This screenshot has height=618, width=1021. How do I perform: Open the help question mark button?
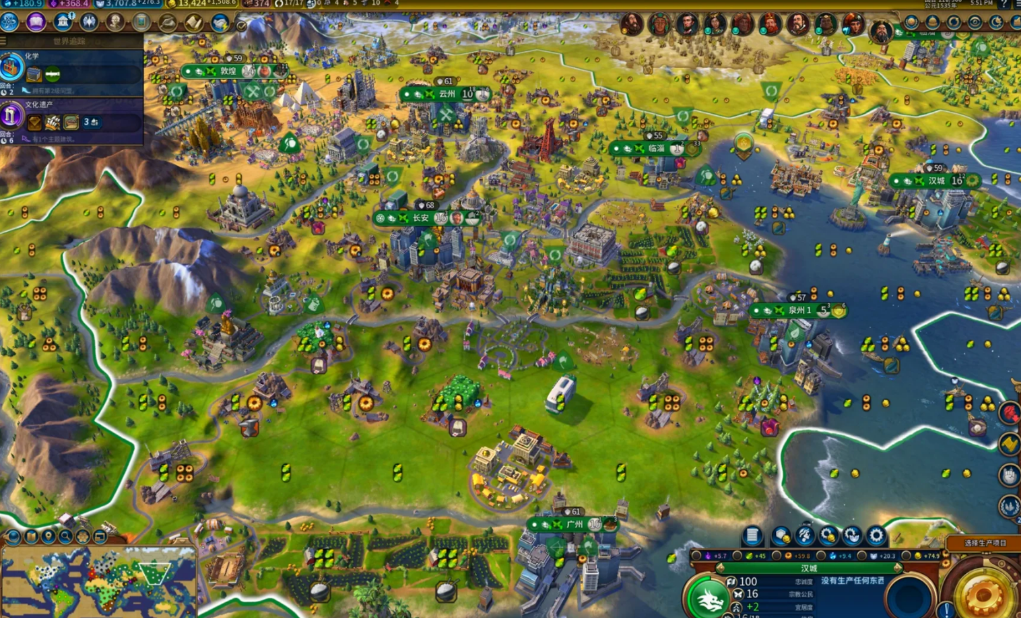click(1003, 5)
